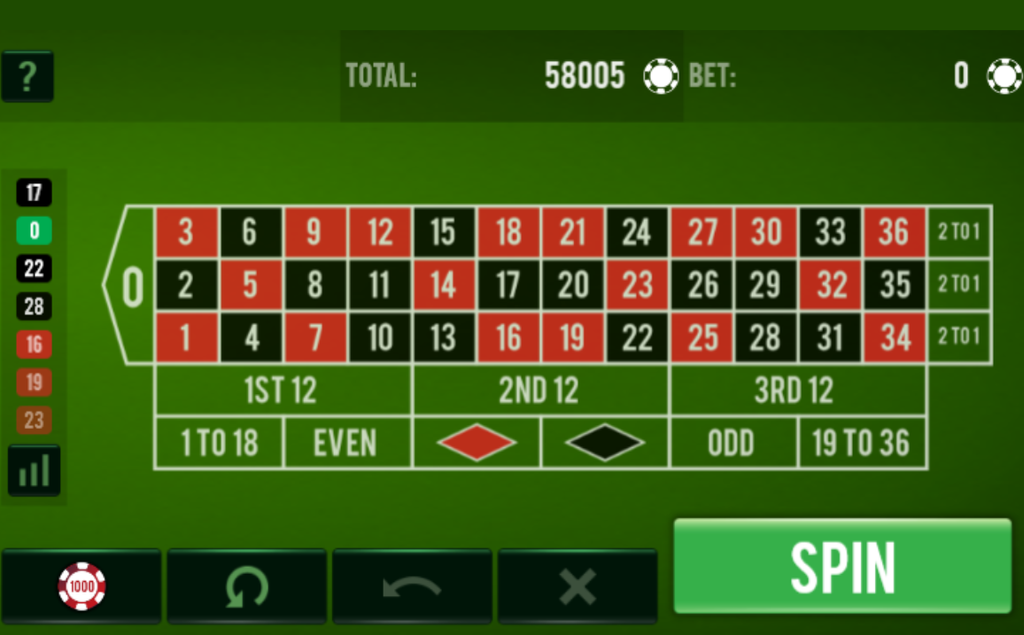The width and height of the screenshot is (1024, 635).
Task: Bet on the 2ND 12 dozen
Action: (x=540, y=390)
